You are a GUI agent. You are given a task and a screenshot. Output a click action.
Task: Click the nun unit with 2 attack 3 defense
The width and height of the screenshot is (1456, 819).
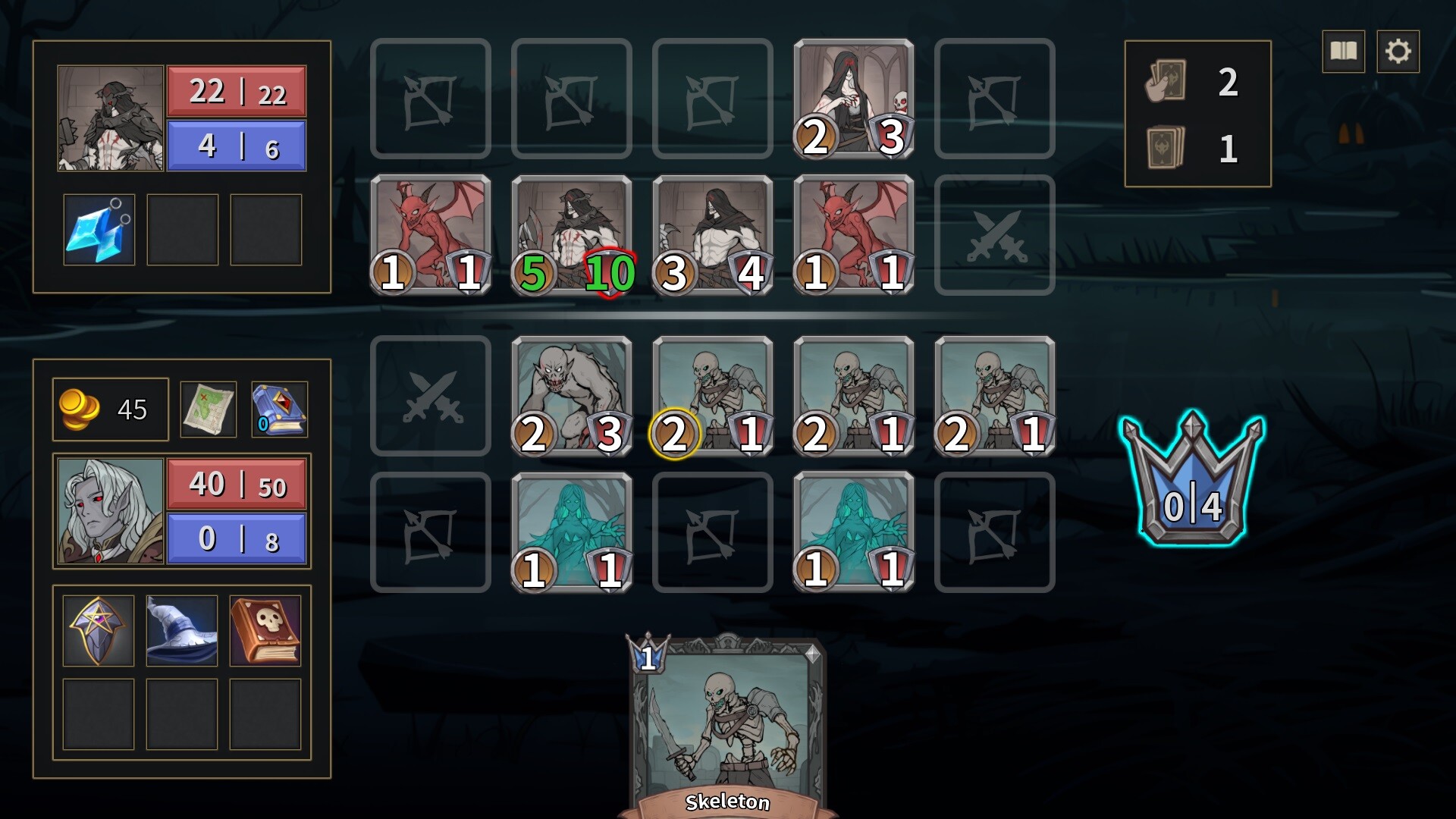853,99
